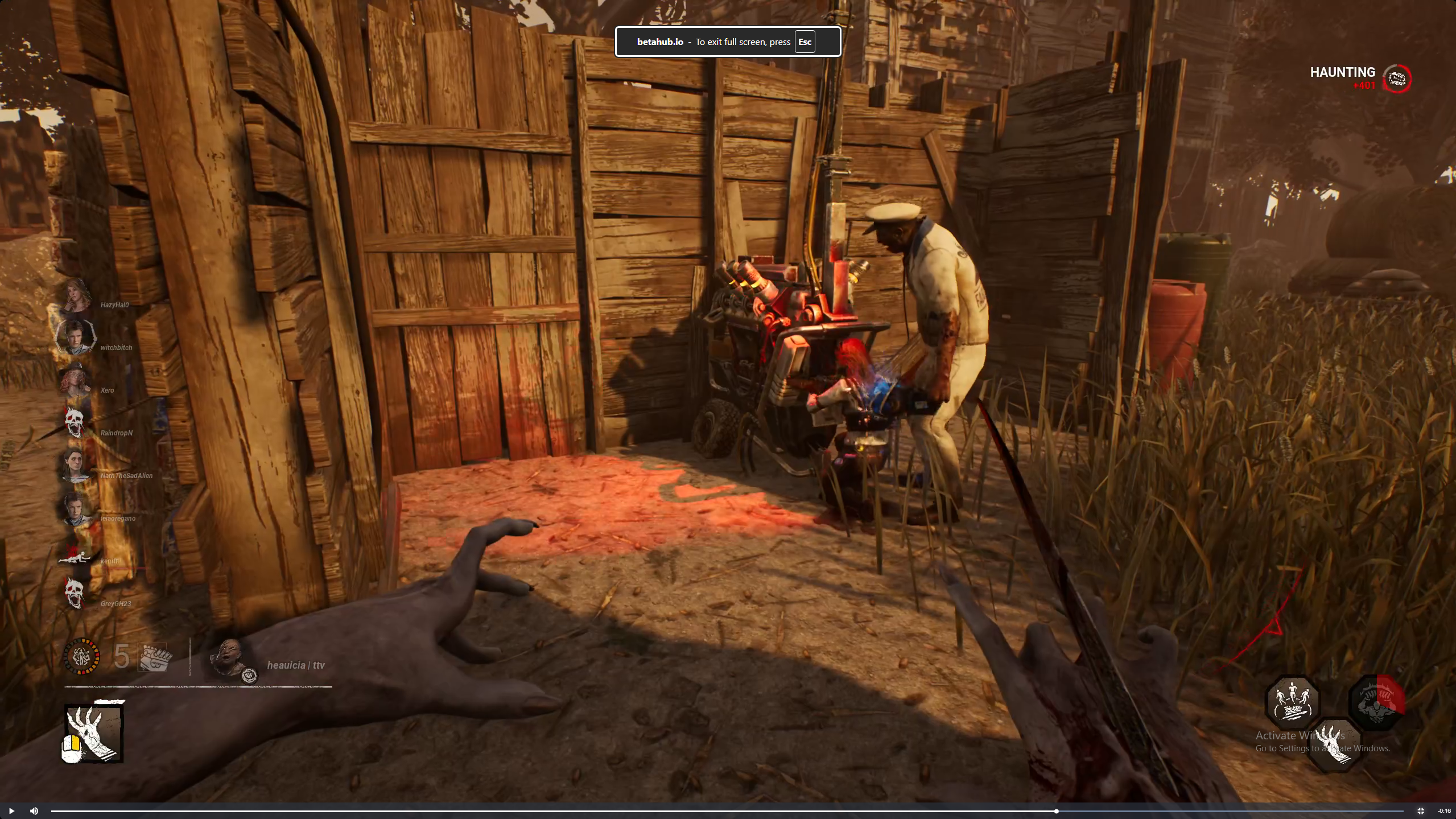Click the skull icon beside RaindropN
Image resolution: width=1456 pixels, height=819 pixels.
tap(75, 423)
